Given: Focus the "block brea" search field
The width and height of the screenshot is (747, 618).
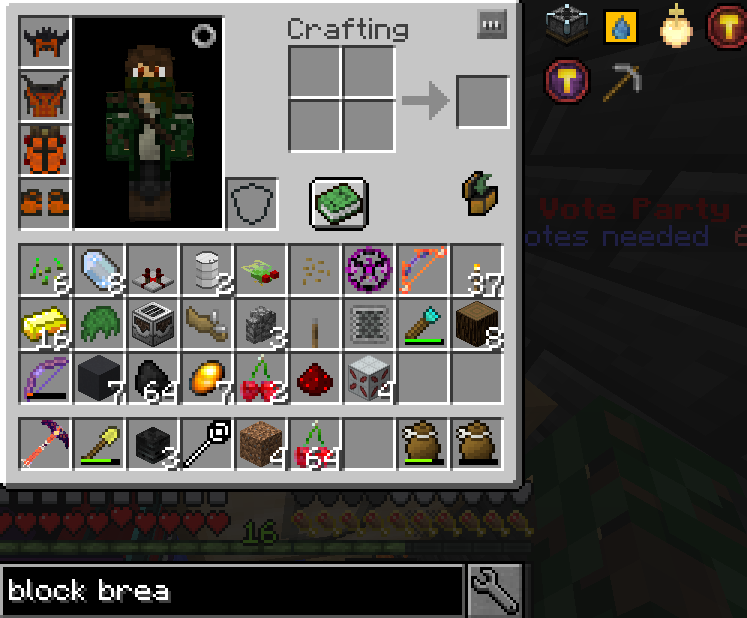Looking at the screenshot, I should tap(232, 589).
